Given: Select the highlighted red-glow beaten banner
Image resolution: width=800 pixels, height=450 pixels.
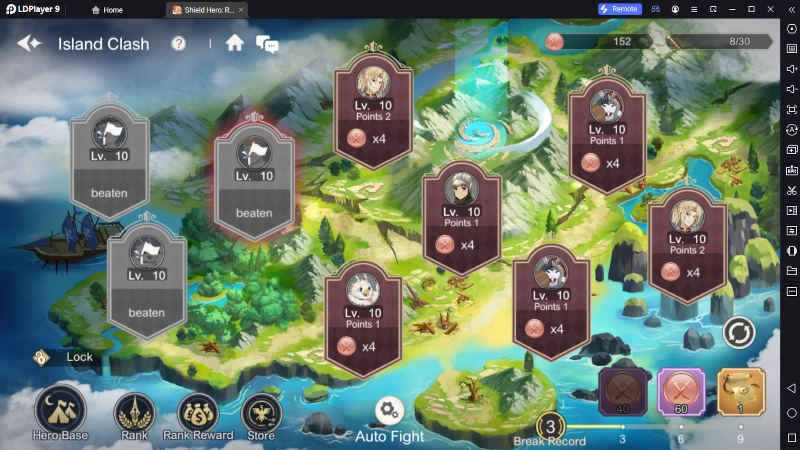Looking at the screenshot, I should pos(254,182).
